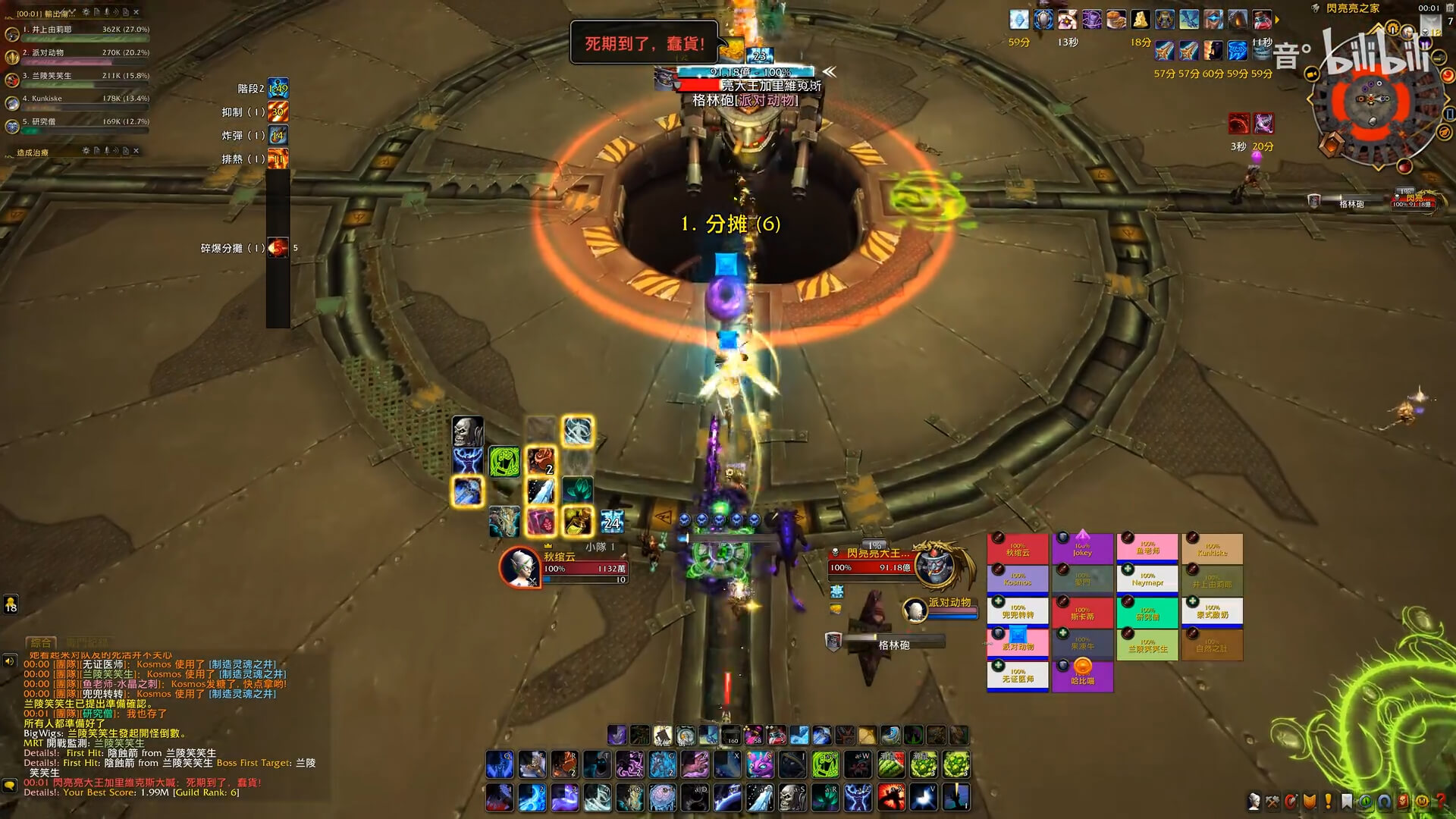Select Kunkiske's tan raid frame

(x=1212, y=549)
